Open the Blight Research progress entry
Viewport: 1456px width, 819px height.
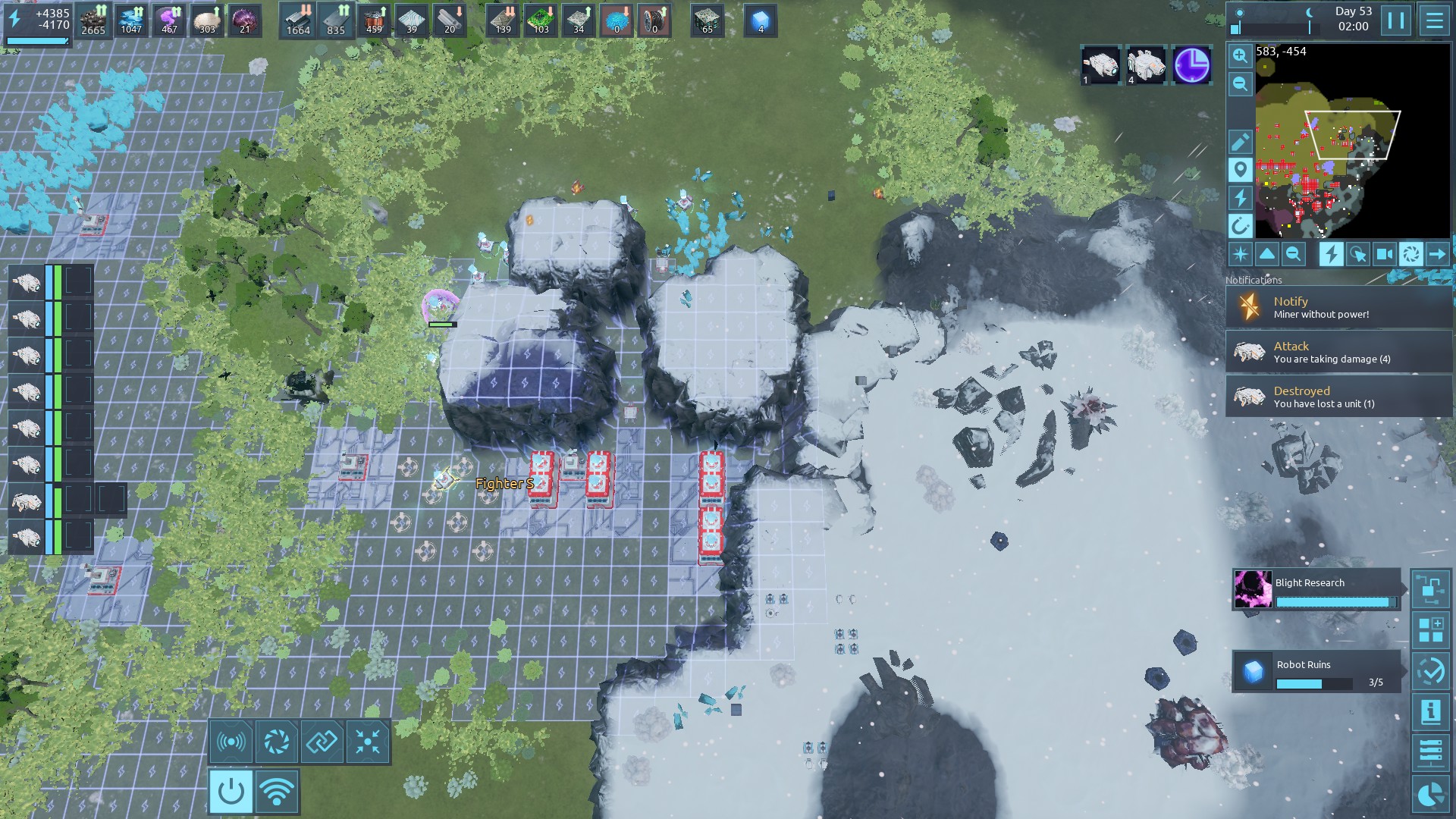point(1316,590)
